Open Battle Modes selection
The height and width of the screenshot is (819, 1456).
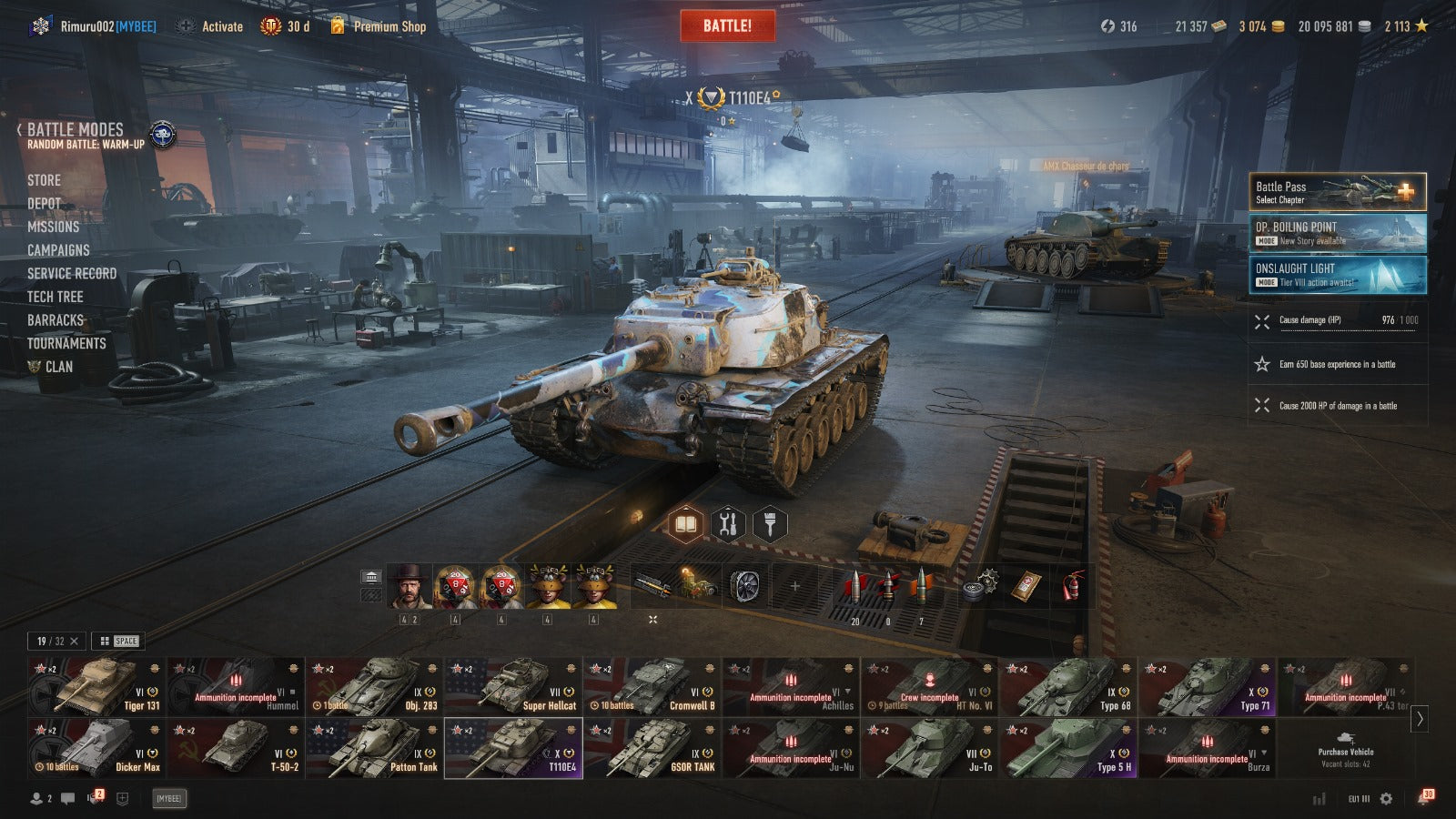tap(76, 130)
